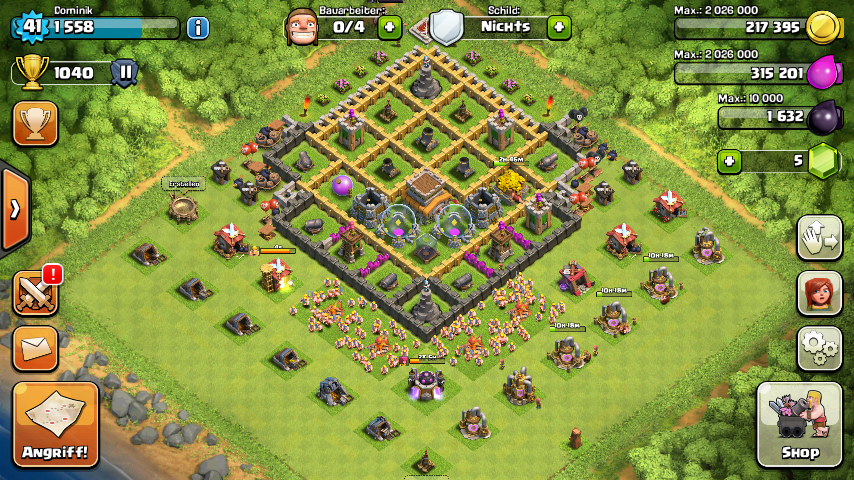Add a builder with the plus button
The image size is (854, 480).
390,27
